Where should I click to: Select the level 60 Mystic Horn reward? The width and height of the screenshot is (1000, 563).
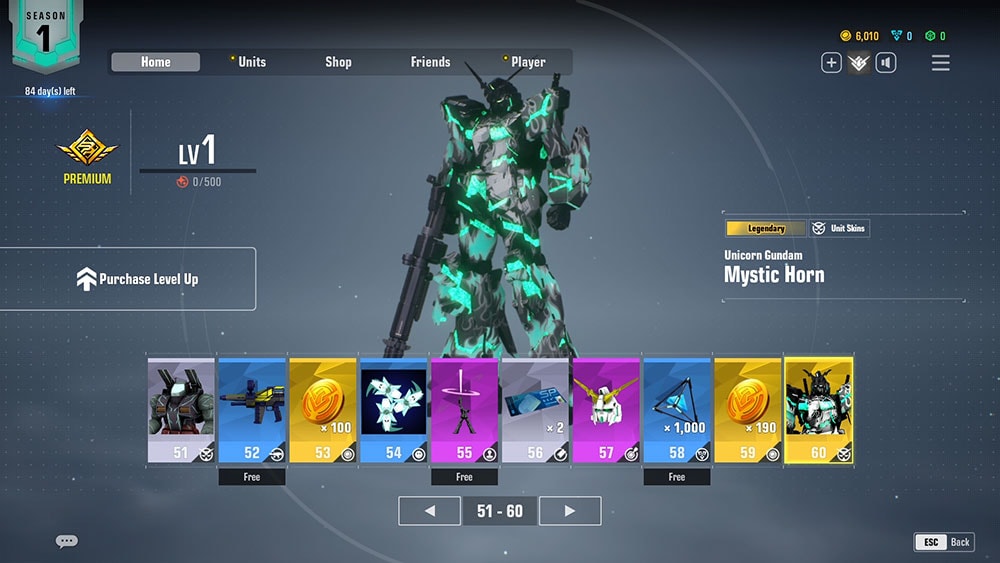point(819,410)
